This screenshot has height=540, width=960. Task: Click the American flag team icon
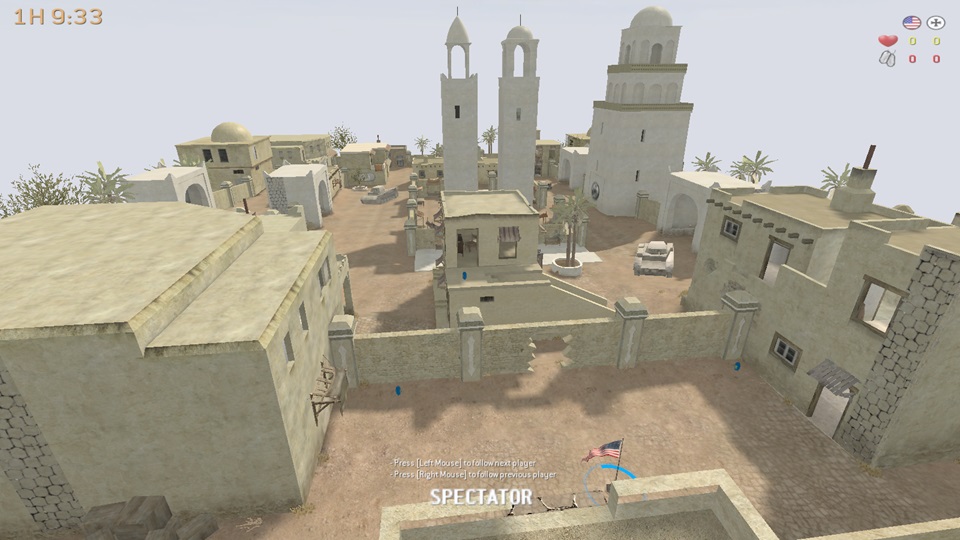(911, 22)
